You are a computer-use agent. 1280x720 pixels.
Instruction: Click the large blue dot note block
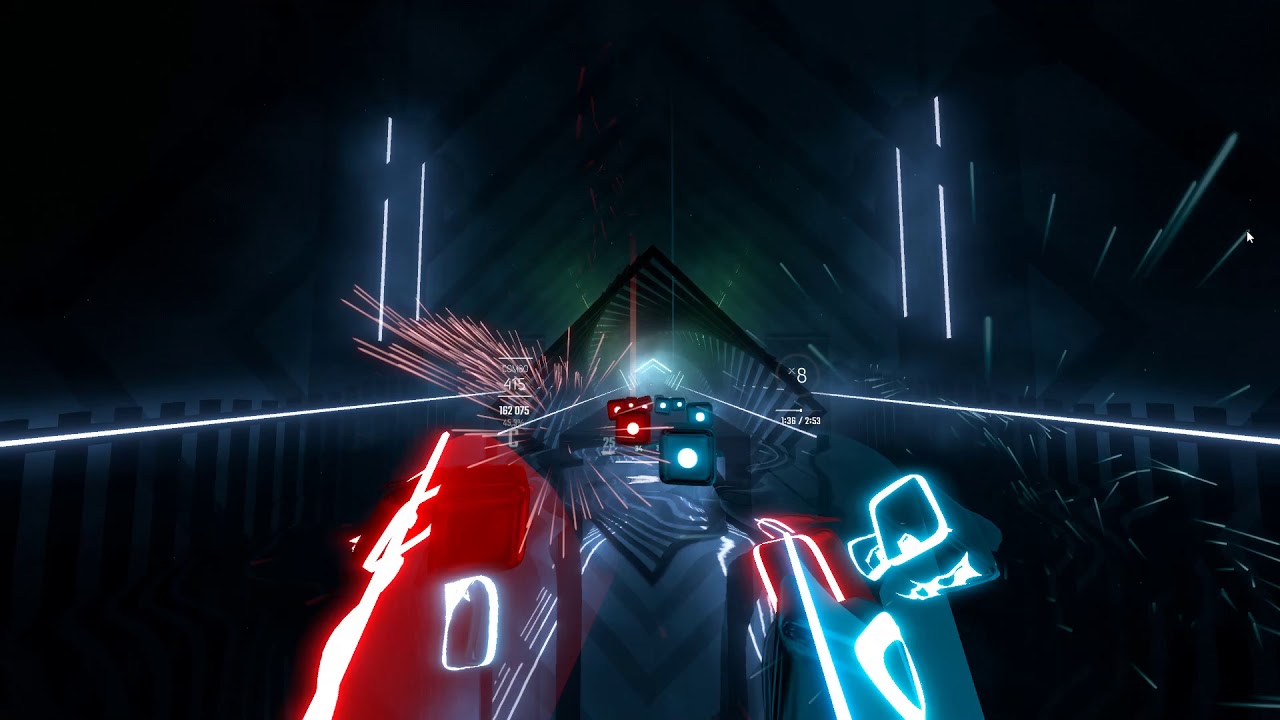(x=688, y=458)
